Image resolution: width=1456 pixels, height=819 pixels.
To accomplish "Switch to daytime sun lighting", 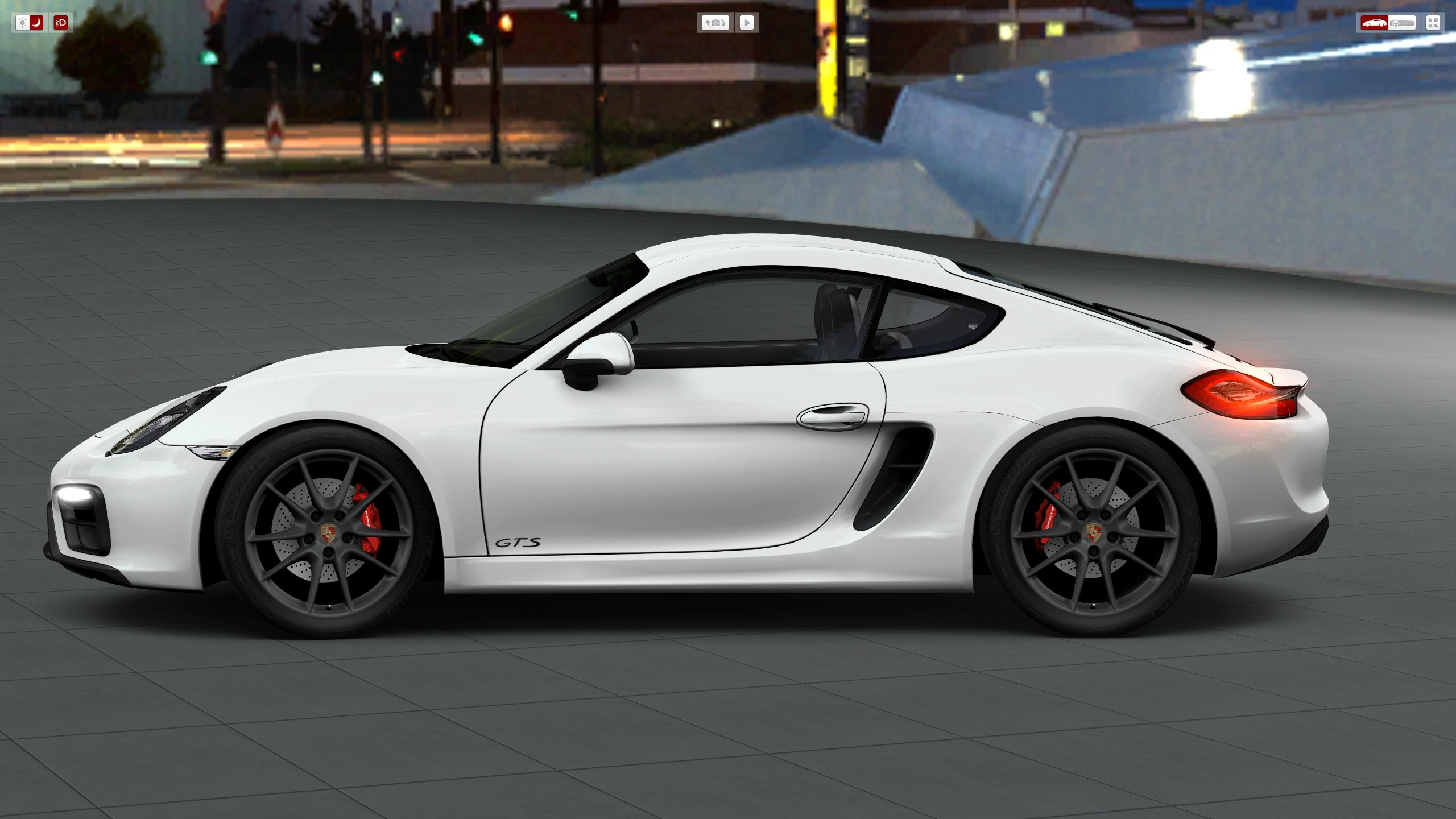I will 22,23.
